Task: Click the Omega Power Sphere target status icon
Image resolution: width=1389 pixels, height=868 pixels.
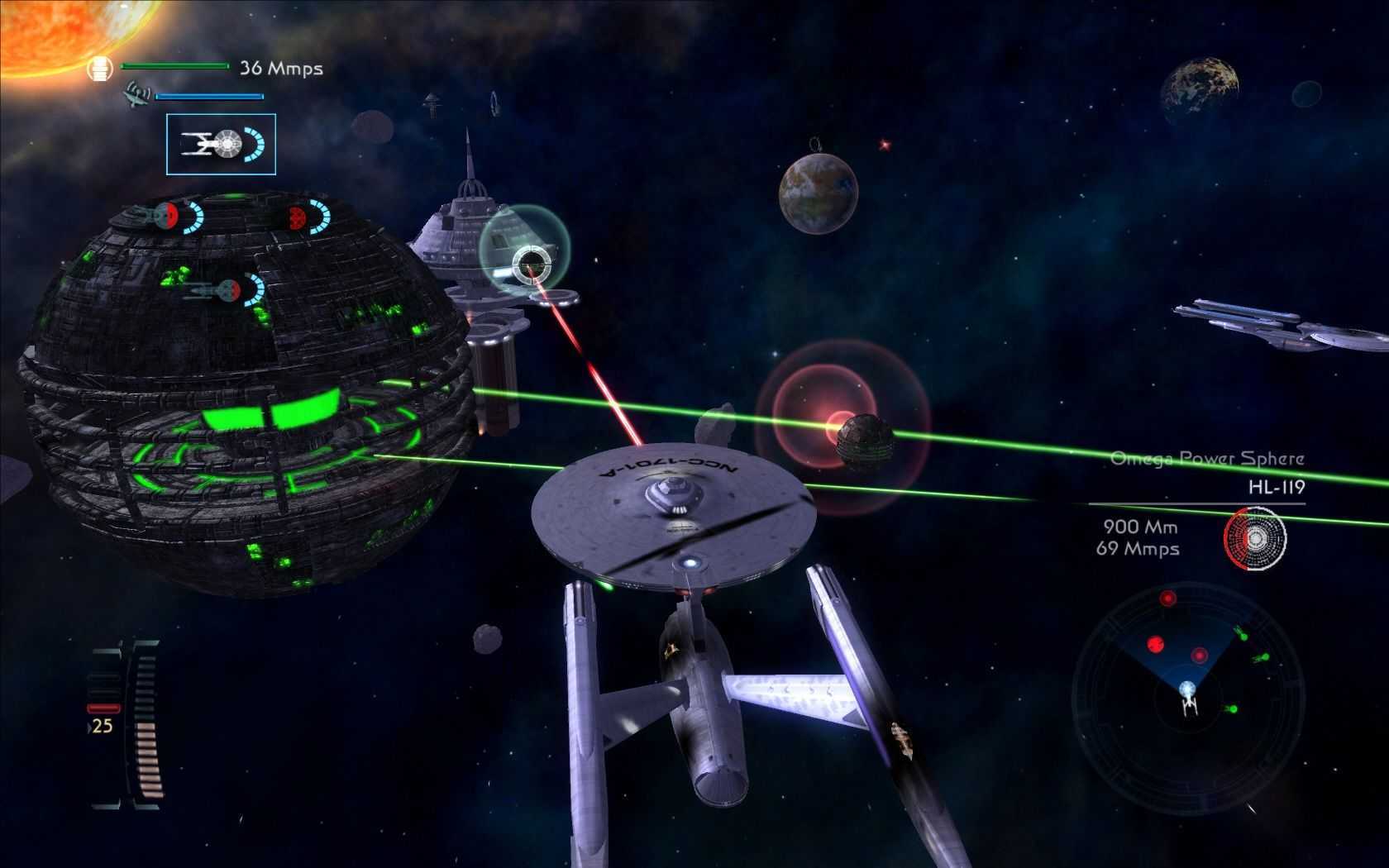Action: pos(1255,539)
